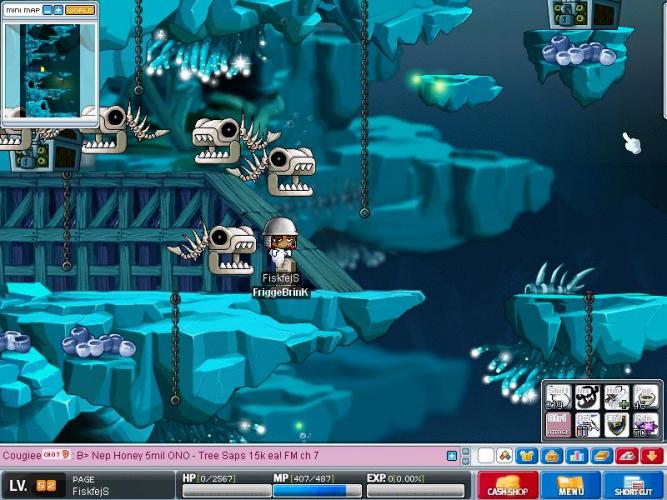This screenshot has width=667, height=500.
Task: Click the Shortcut button
Action: (x=633, y=487)
